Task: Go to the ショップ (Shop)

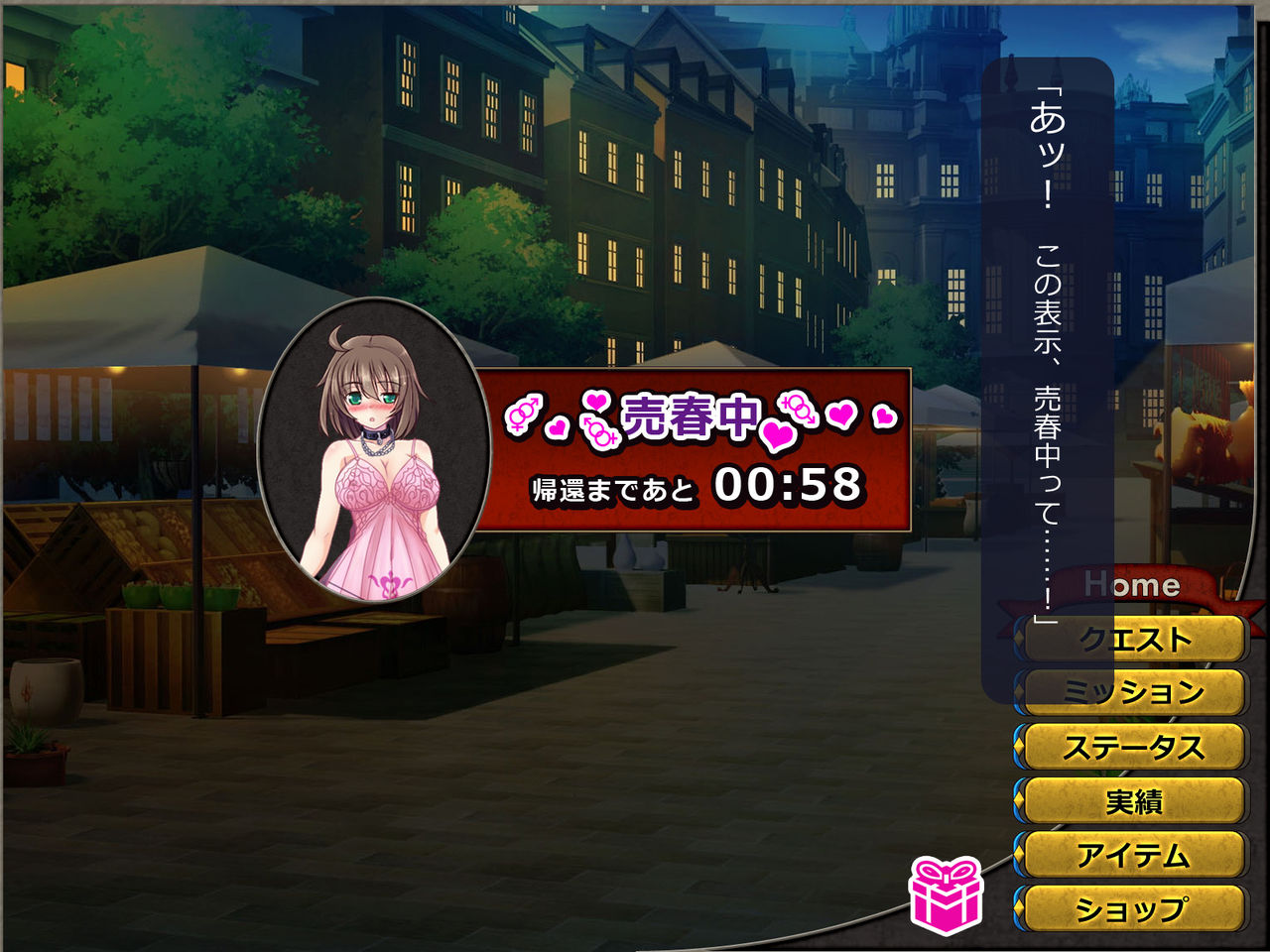Action: [x=1134, y=907]
